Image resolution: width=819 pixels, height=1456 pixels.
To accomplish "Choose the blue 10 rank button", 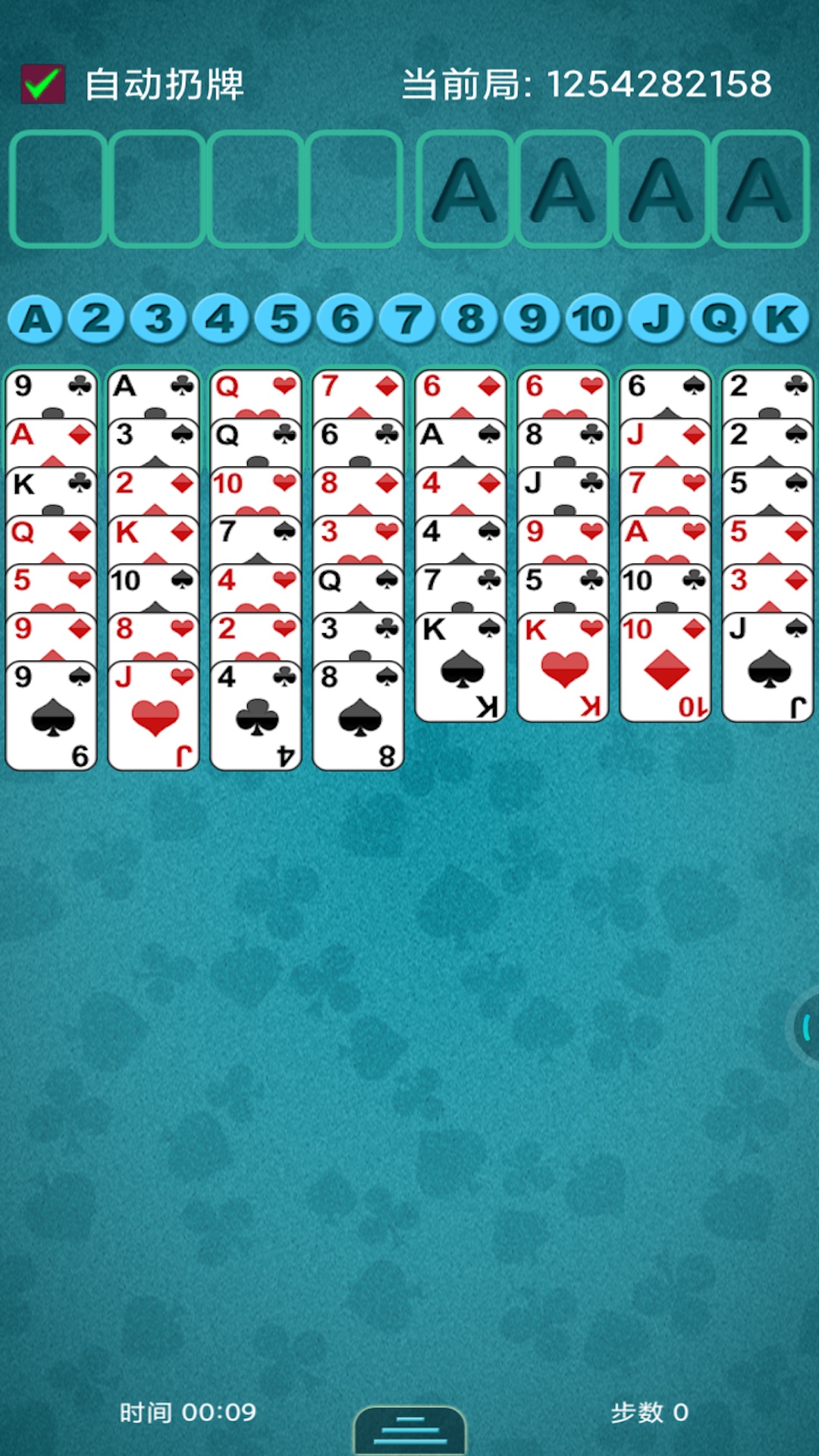I will tap(594, 318).
